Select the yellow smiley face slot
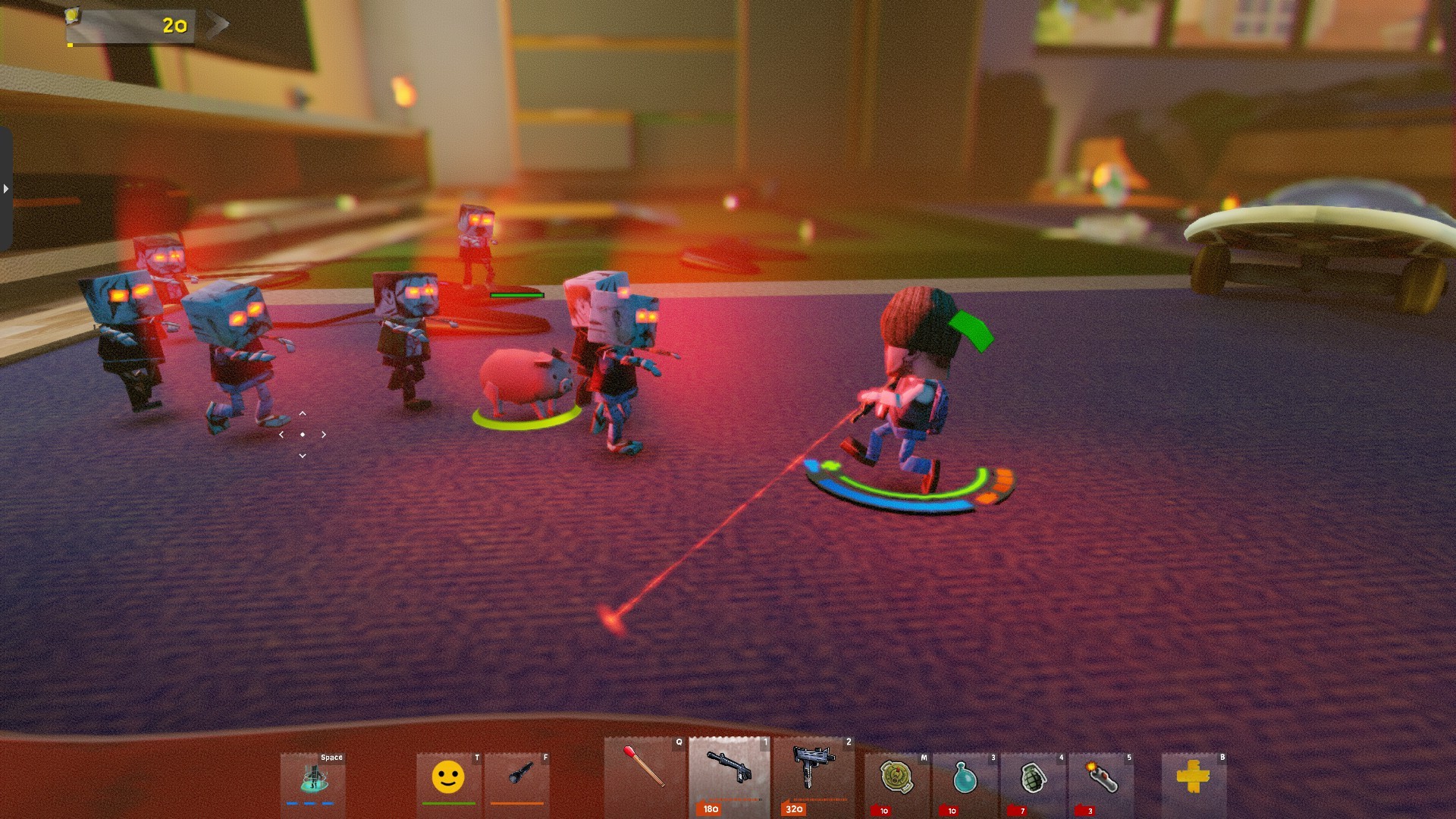Viewport: 1456px width, 819px height. pyautogui.click(x=448, y=779)
